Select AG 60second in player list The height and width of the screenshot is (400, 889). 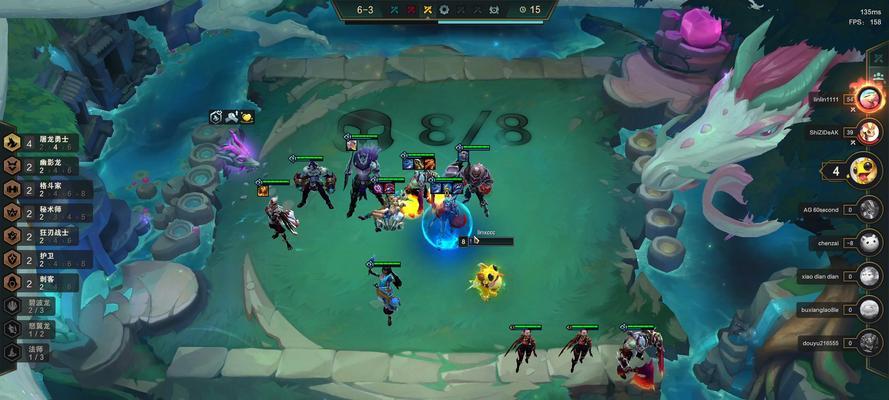pos(868,210)
